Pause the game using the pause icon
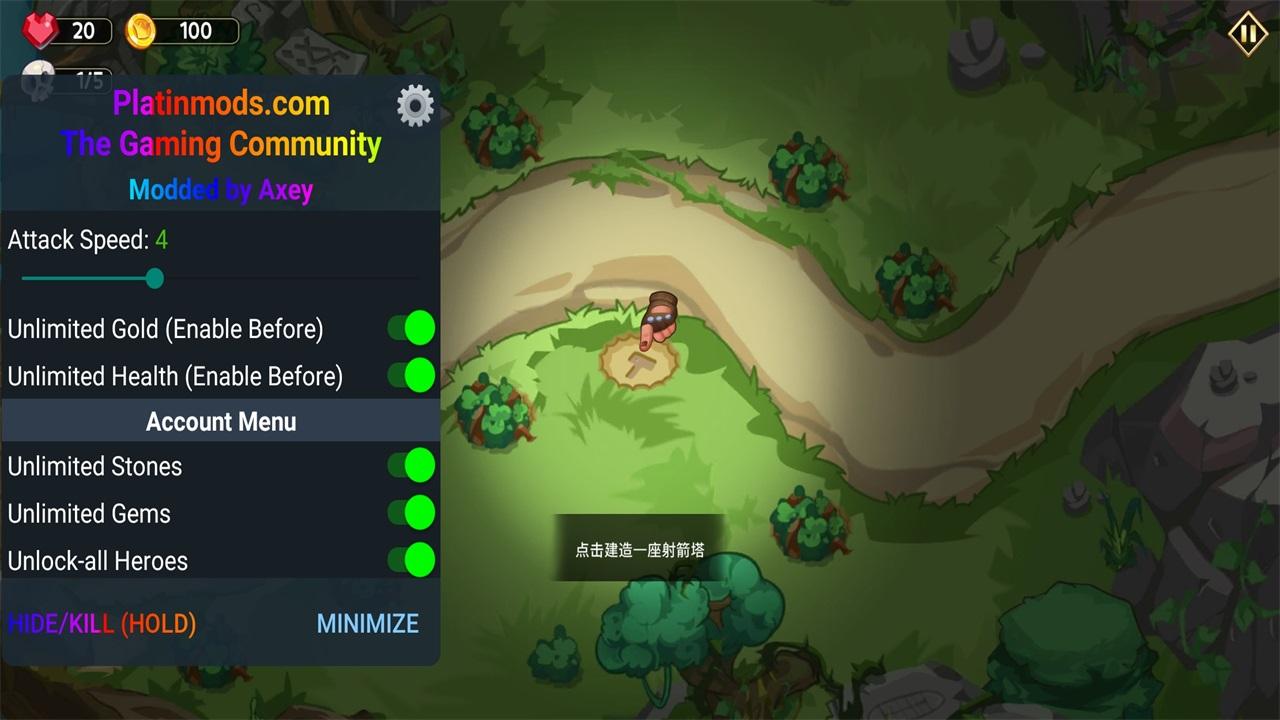1280x720 pixels. tap(1246, 32)
